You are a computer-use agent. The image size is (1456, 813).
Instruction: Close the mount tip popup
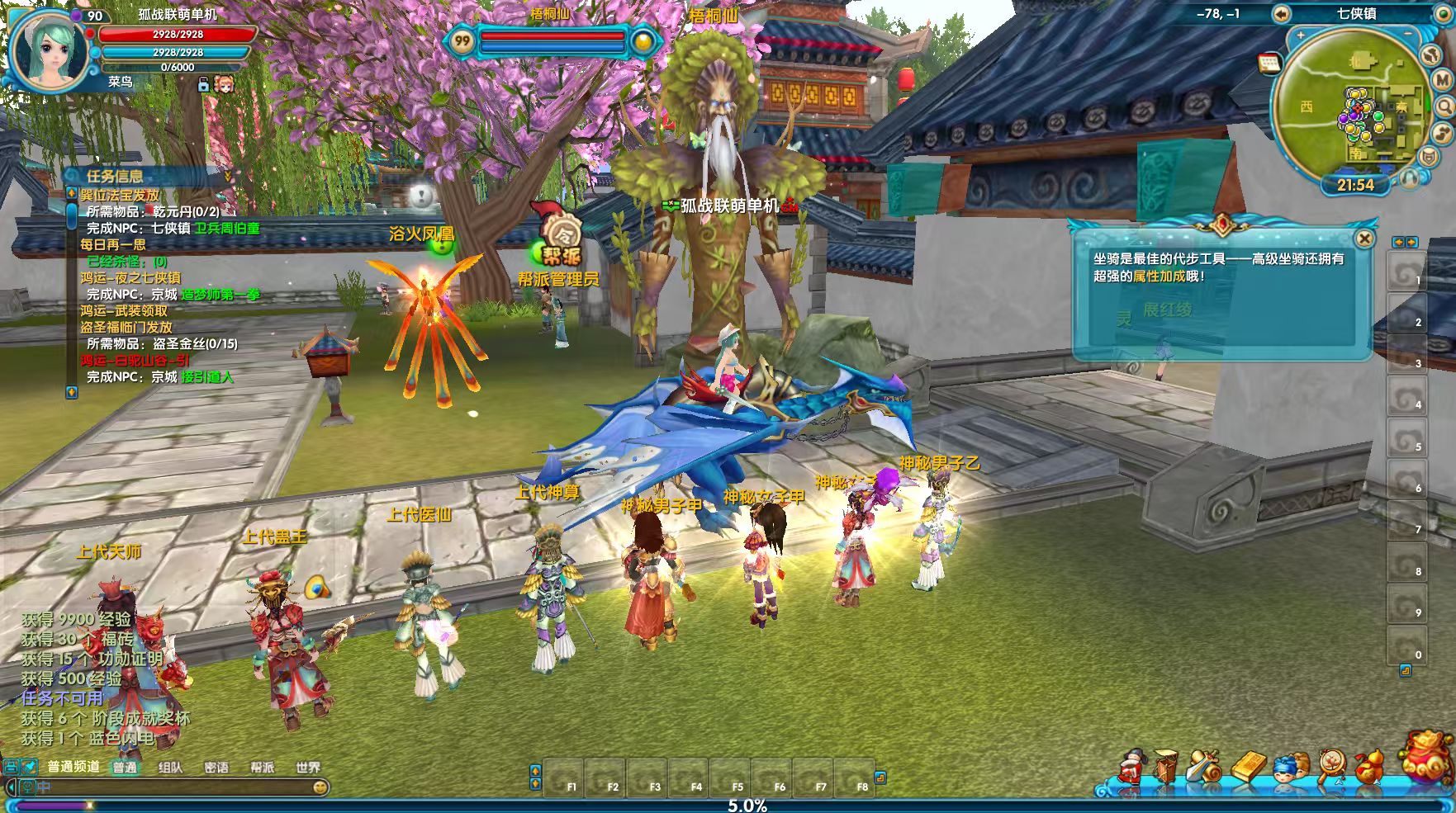(x=1365, y=239)
